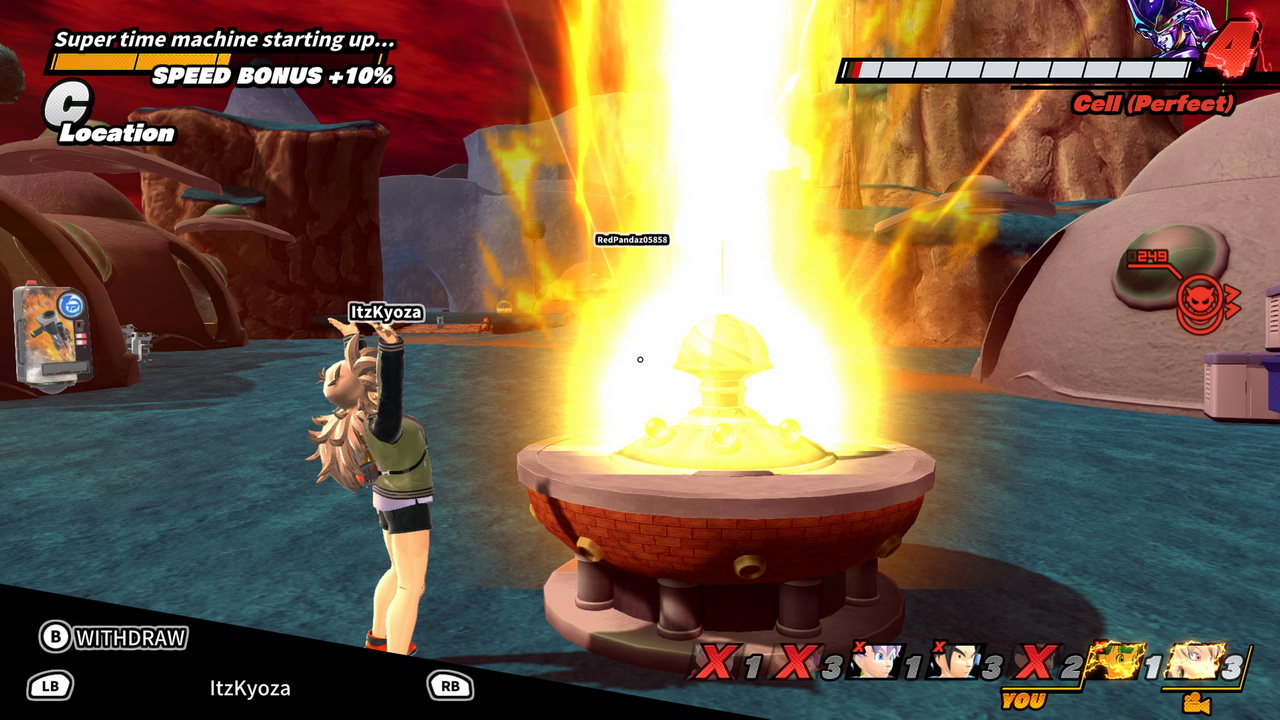Click the orange spectator camera icon

[x=1196, y=704]
